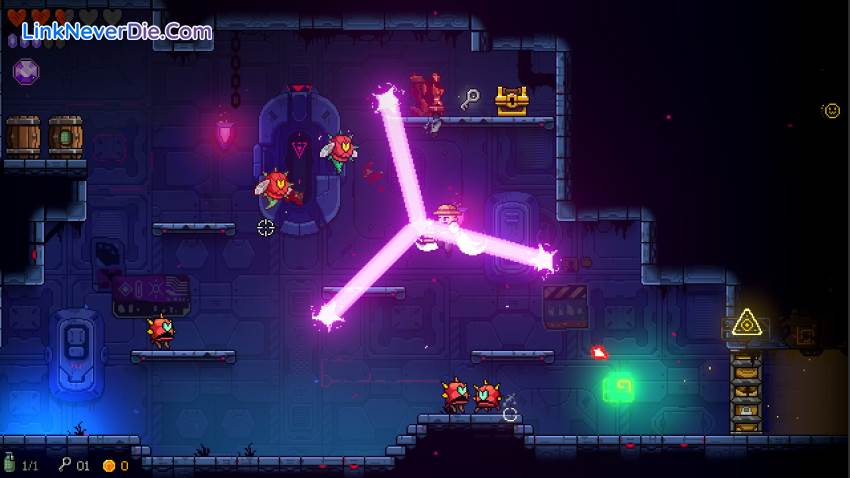Select the purple octagon item icon
Viewport: 850px width, 478px height.
click(x=26, y=71)
